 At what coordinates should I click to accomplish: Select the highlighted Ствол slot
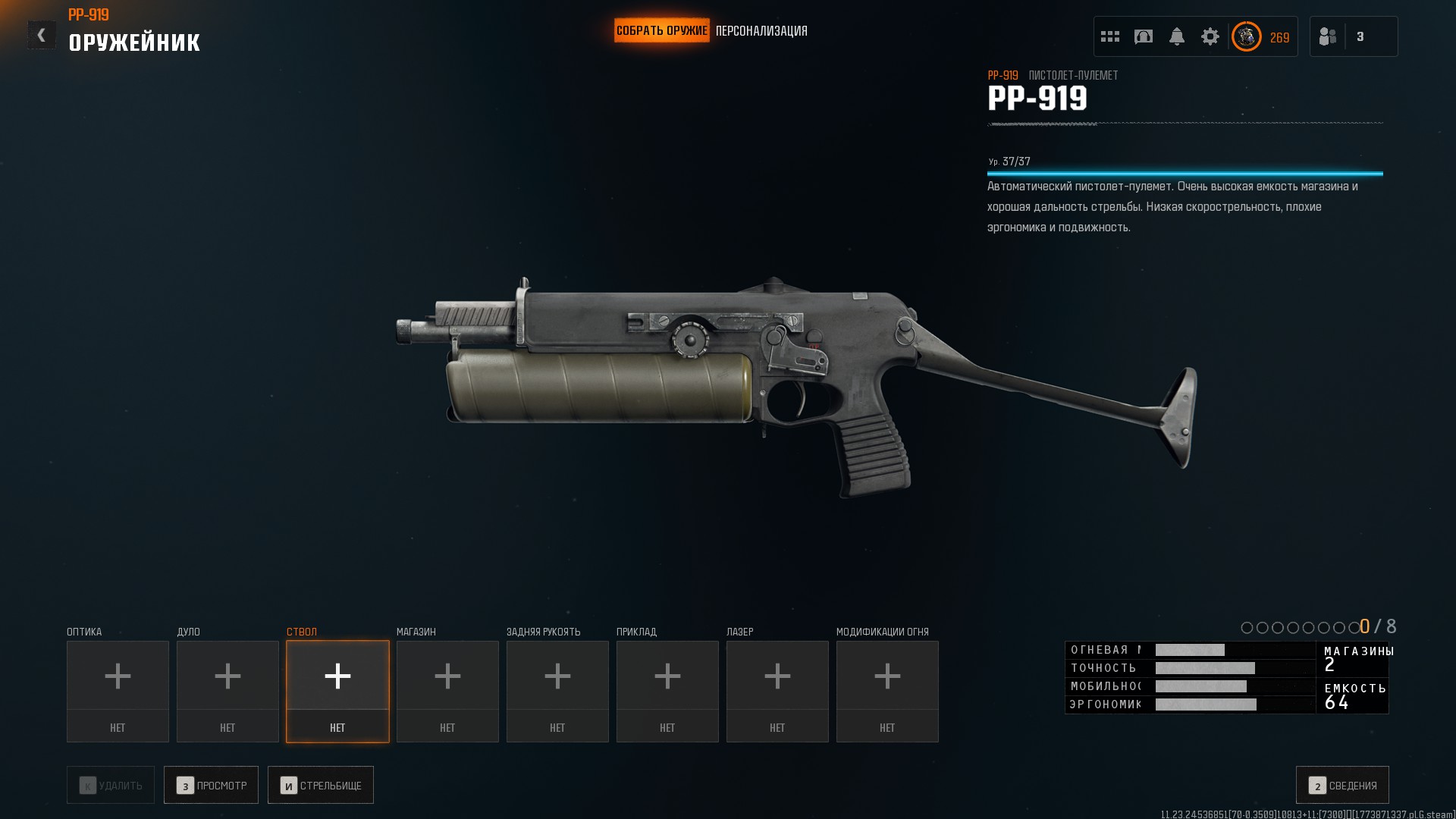click(337, 691)
